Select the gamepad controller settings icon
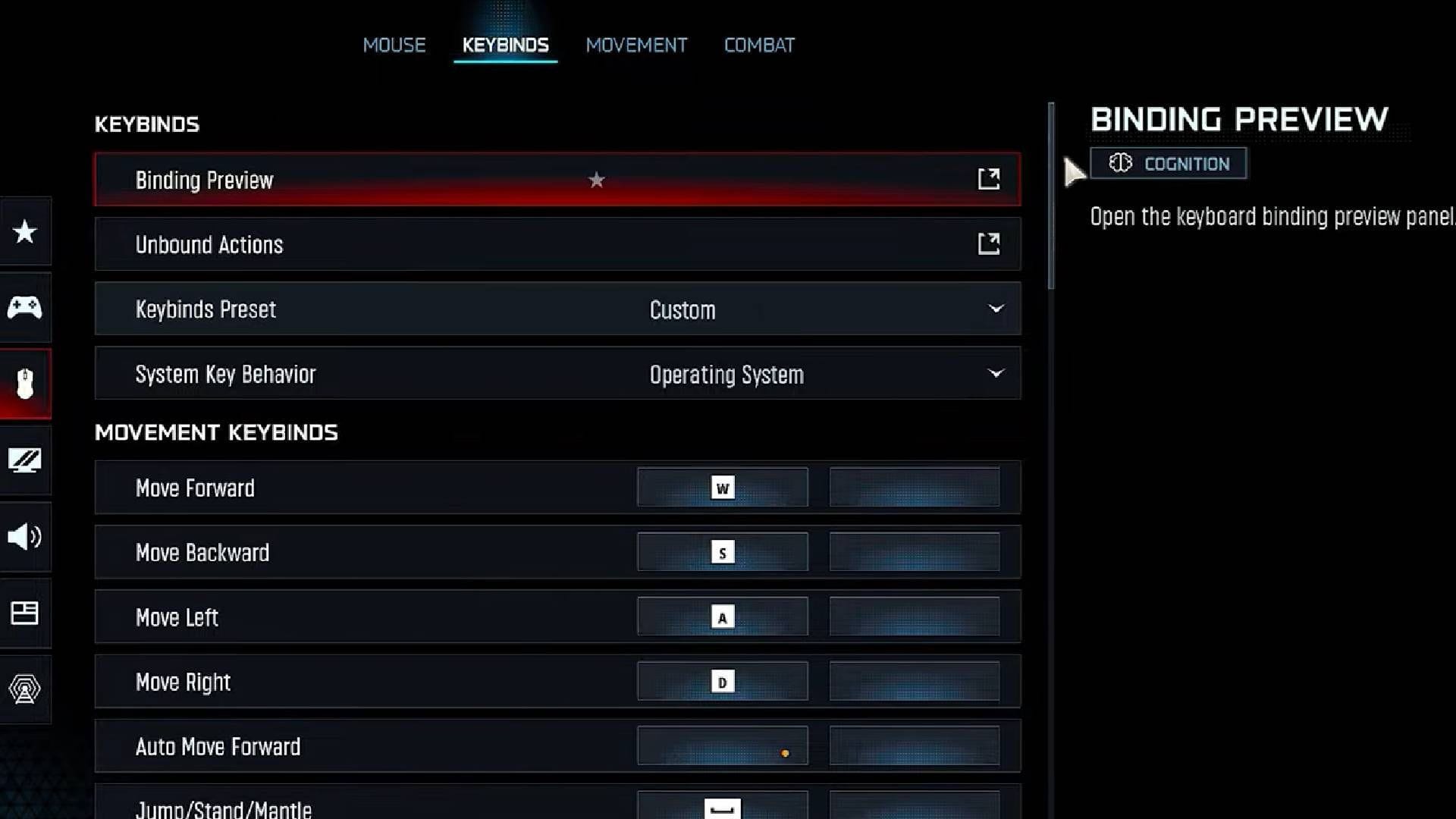 point(25,307)
